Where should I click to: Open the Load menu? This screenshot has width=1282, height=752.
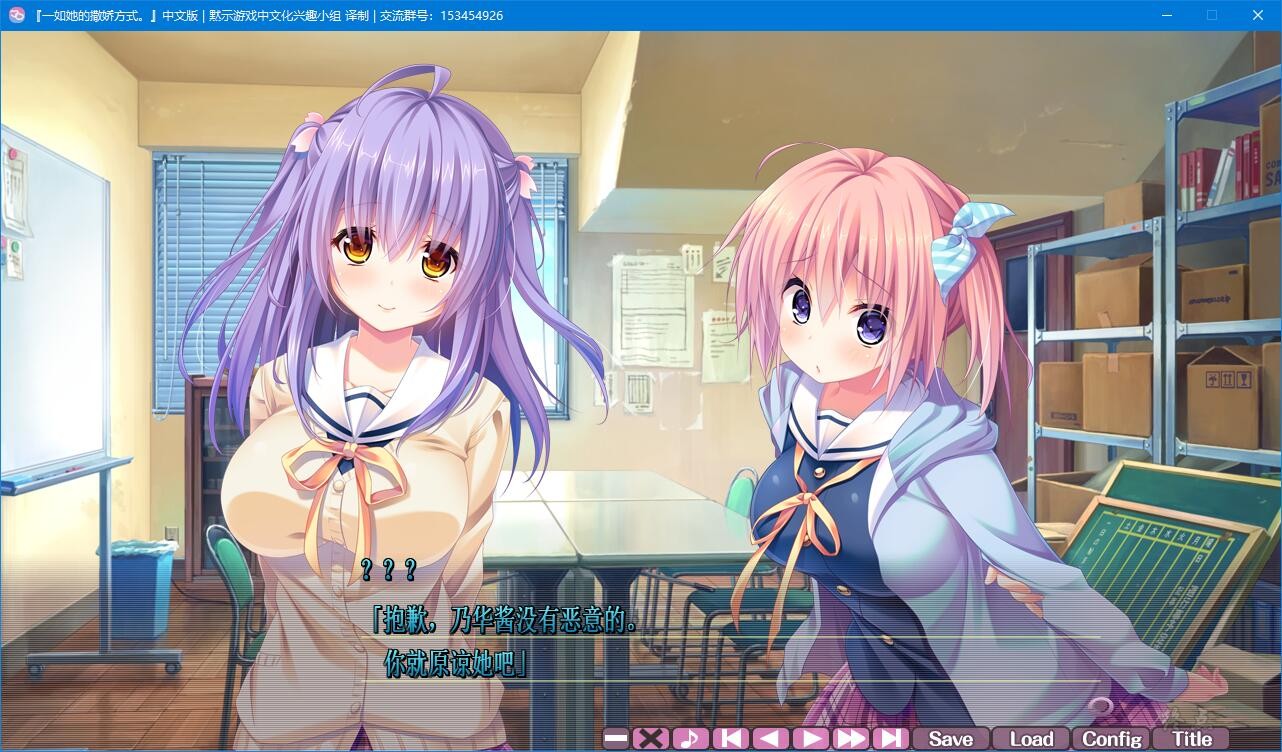1031,739
